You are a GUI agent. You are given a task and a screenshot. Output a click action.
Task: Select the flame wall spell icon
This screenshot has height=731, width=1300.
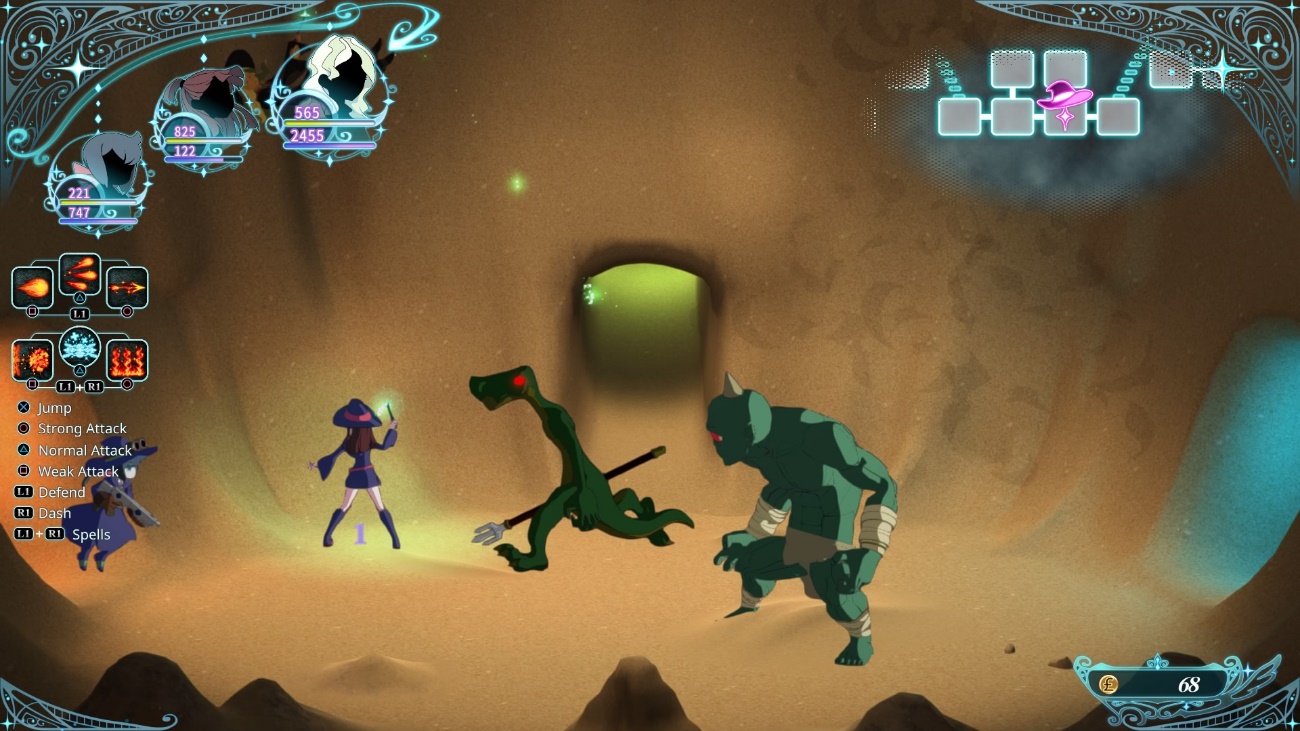(x=127, y=360)
